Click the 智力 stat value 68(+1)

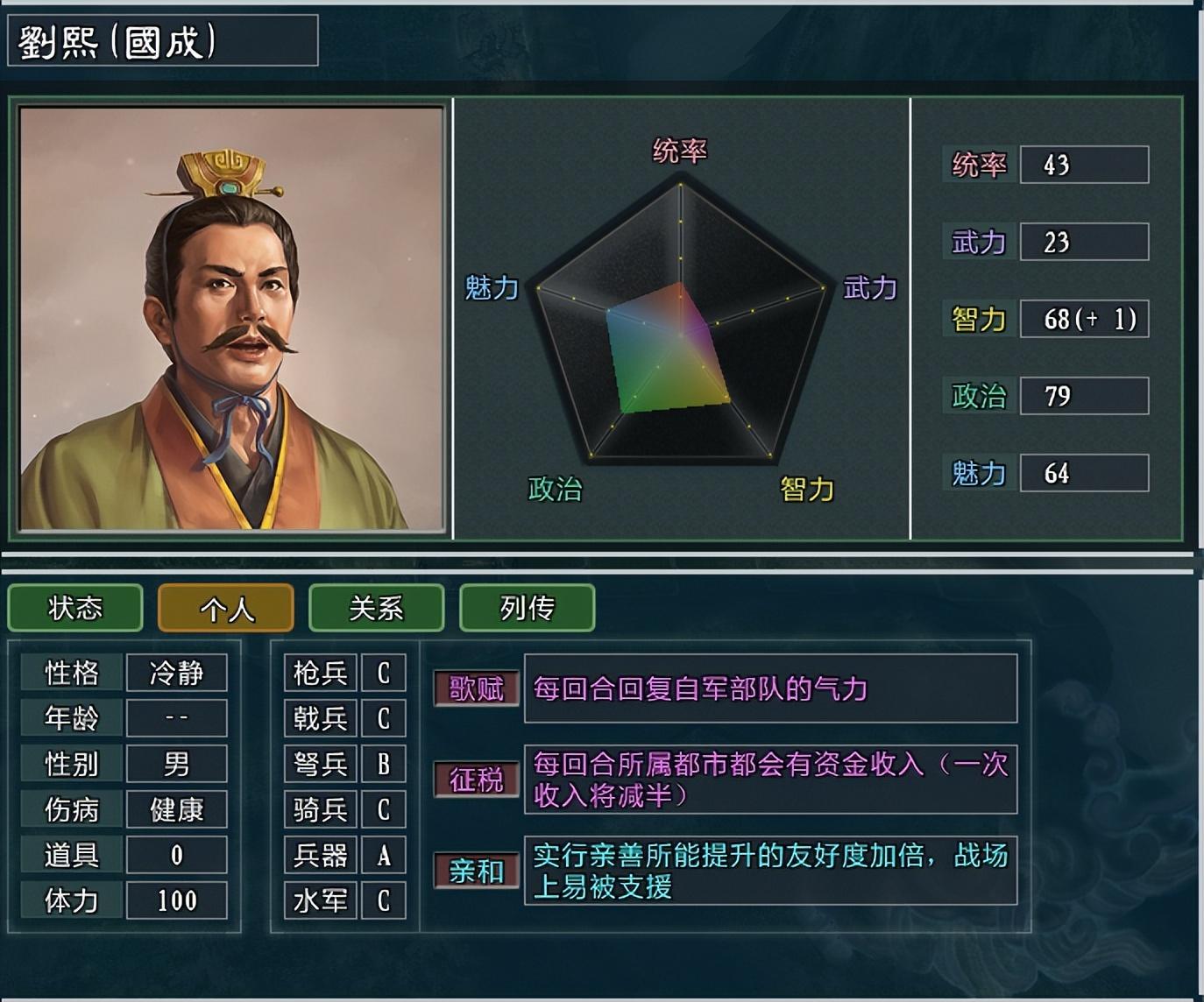point(1084,319)
